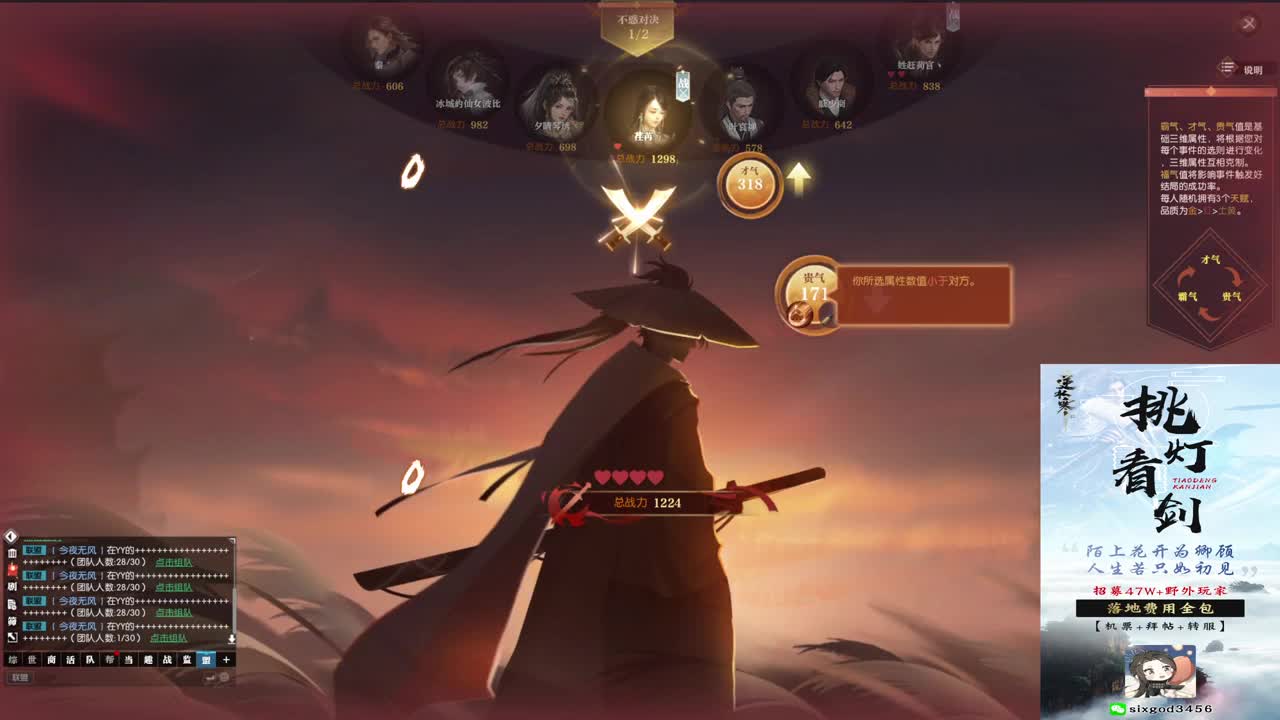Expand the chat window with diagonal arrow

click(12, 636)
